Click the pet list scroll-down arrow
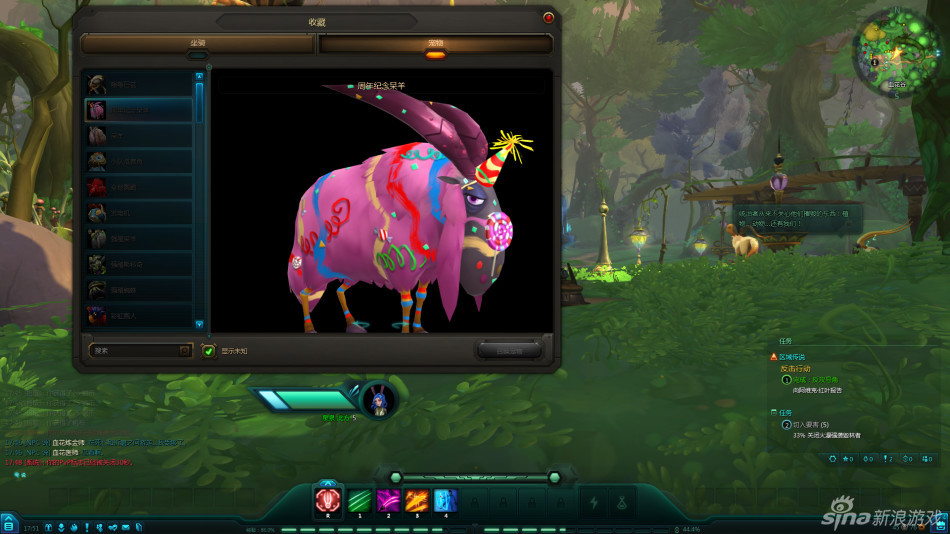 pyautogui.click(x=198, y=324)
